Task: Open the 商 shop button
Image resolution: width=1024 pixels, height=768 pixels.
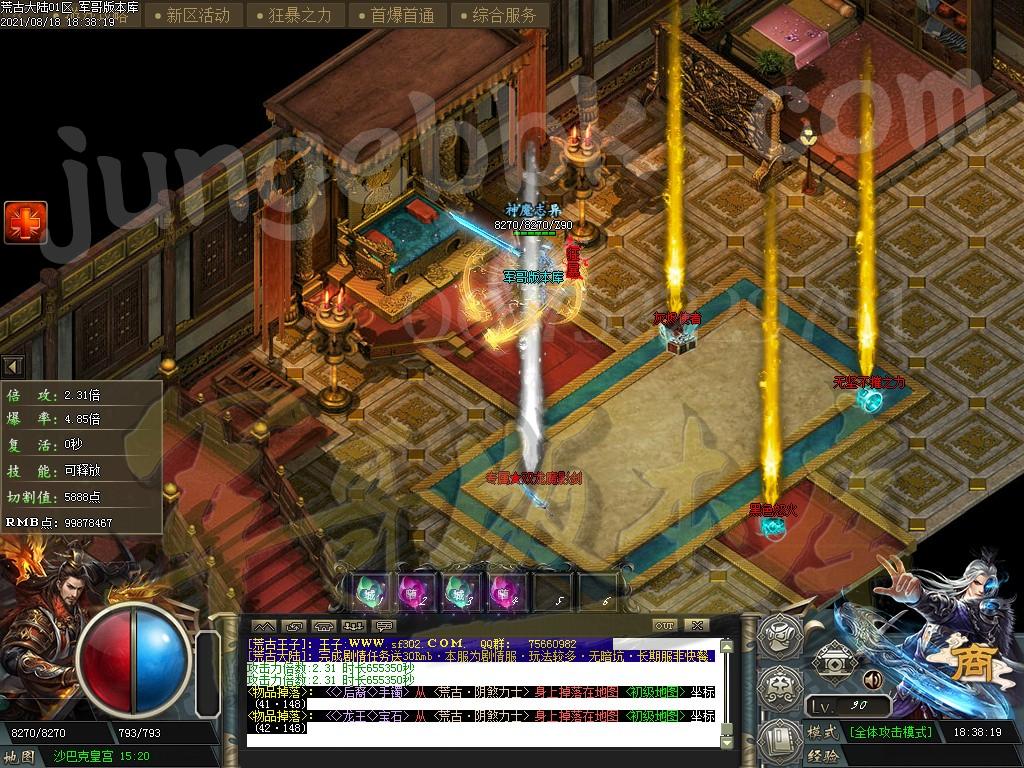Action: (966, 664)
